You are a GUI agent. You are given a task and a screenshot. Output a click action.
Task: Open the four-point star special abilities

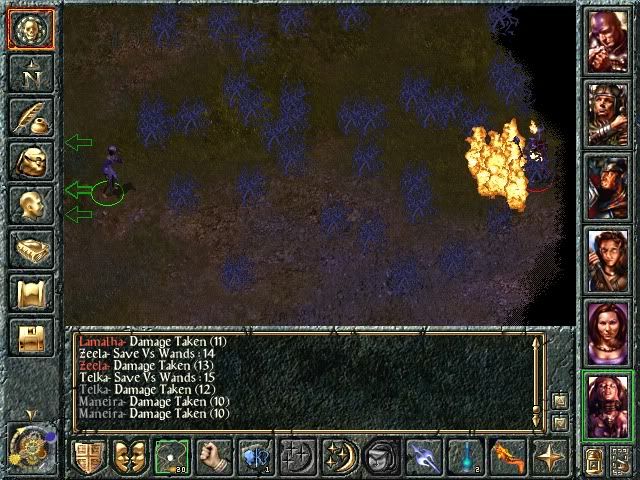tap(549, 458)
